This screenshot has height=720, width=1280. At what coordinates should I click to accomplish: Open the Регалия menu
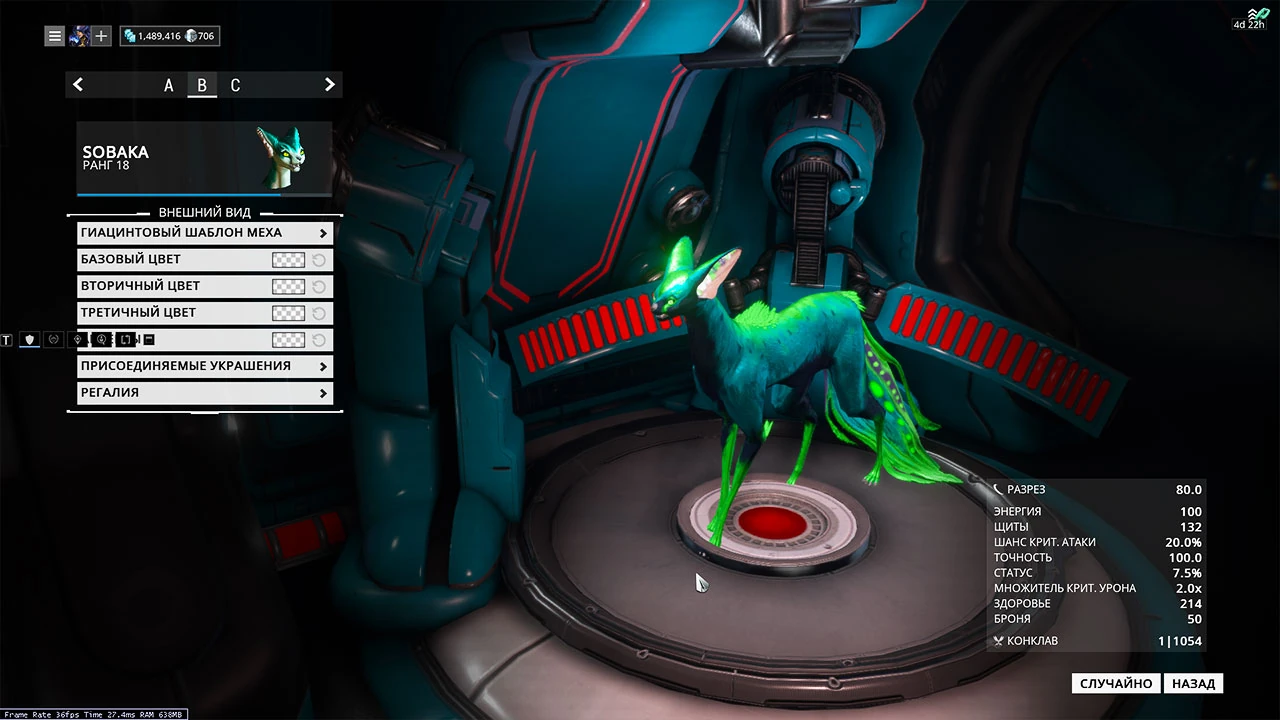205,393
